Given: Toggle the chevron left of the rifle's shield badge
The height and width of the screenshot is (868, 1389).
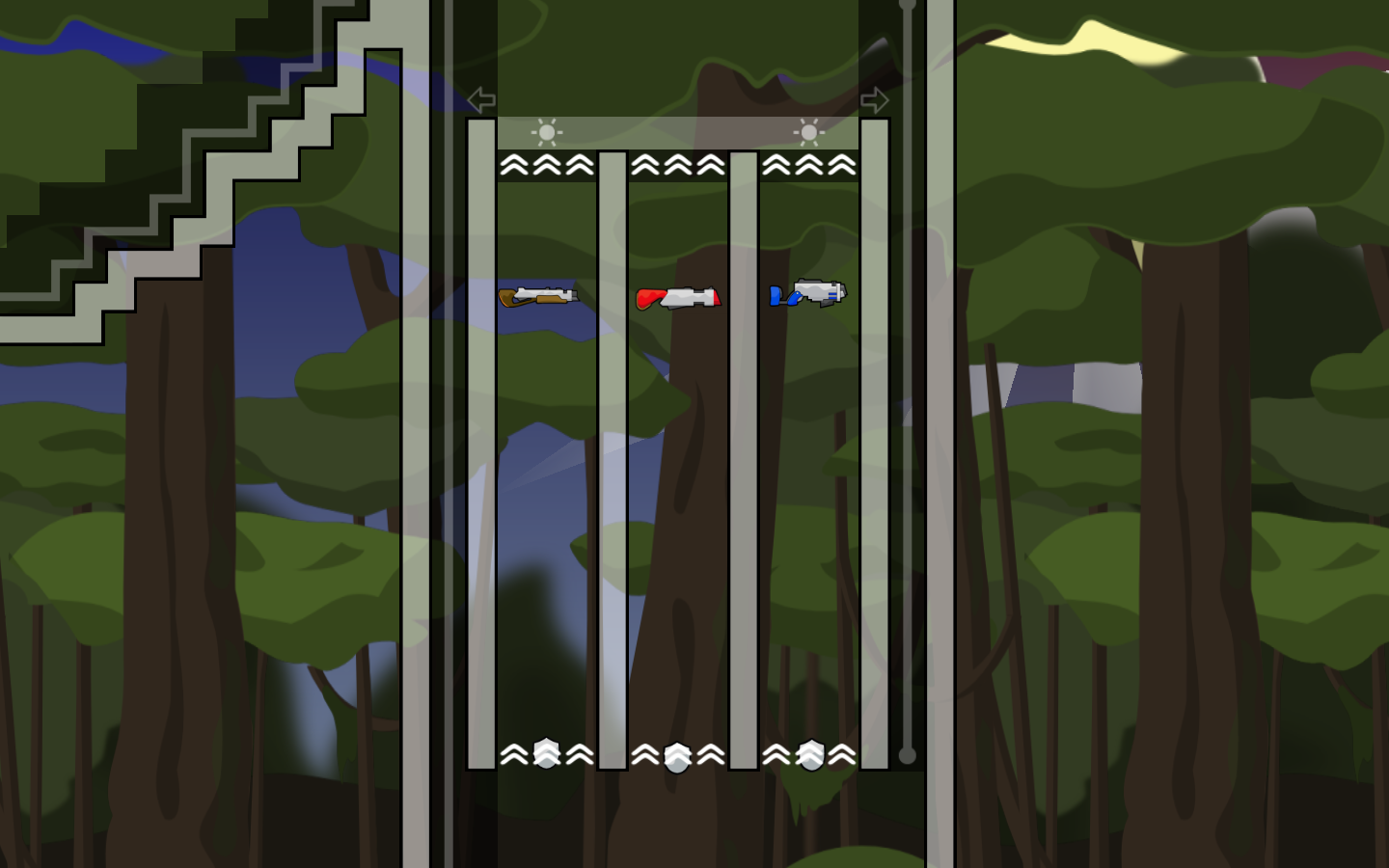Looking at the screenshot, I should click(515, 756).
